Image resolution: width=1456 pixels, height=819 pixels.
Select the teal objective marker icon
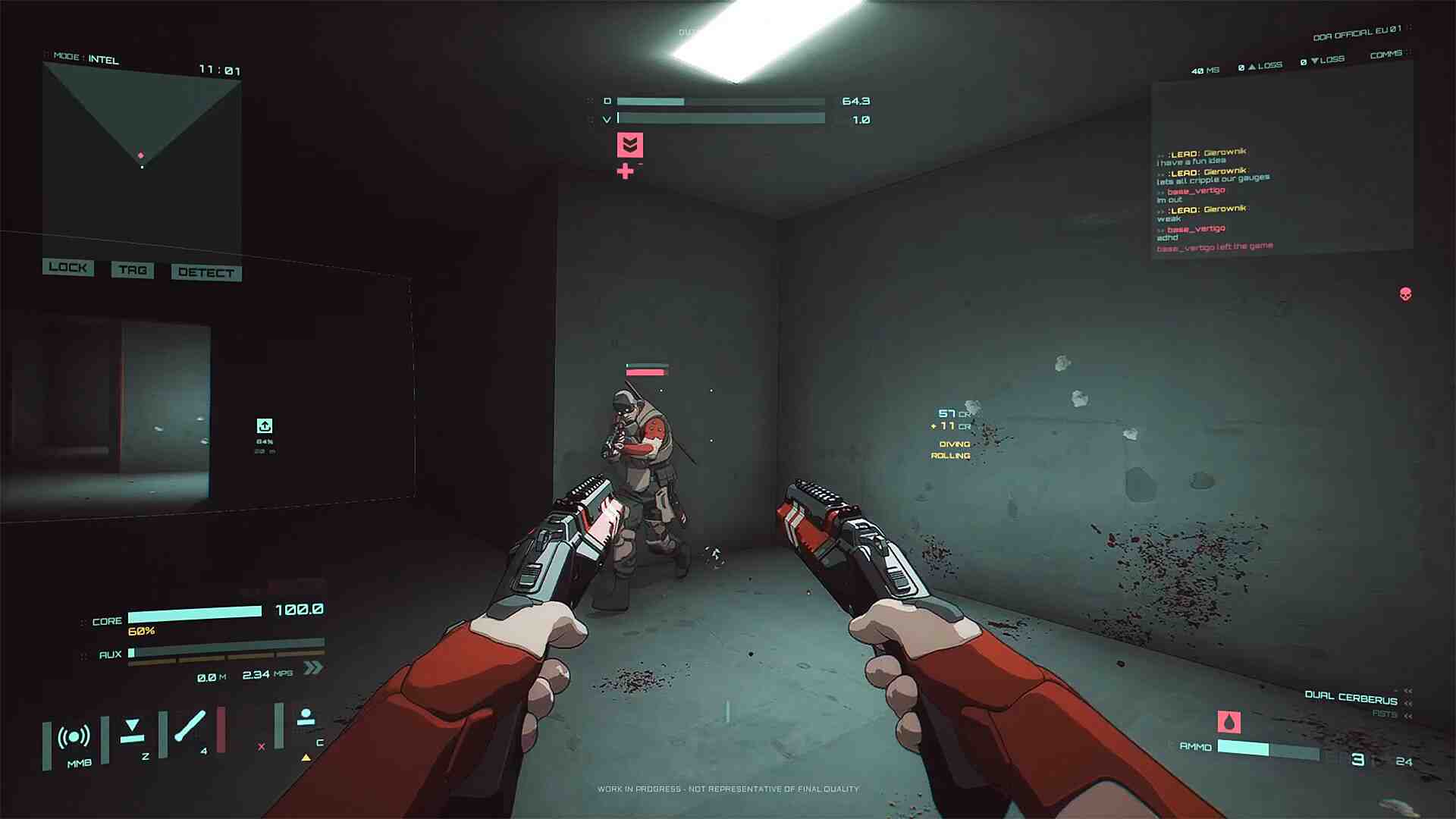pos(265,426)
